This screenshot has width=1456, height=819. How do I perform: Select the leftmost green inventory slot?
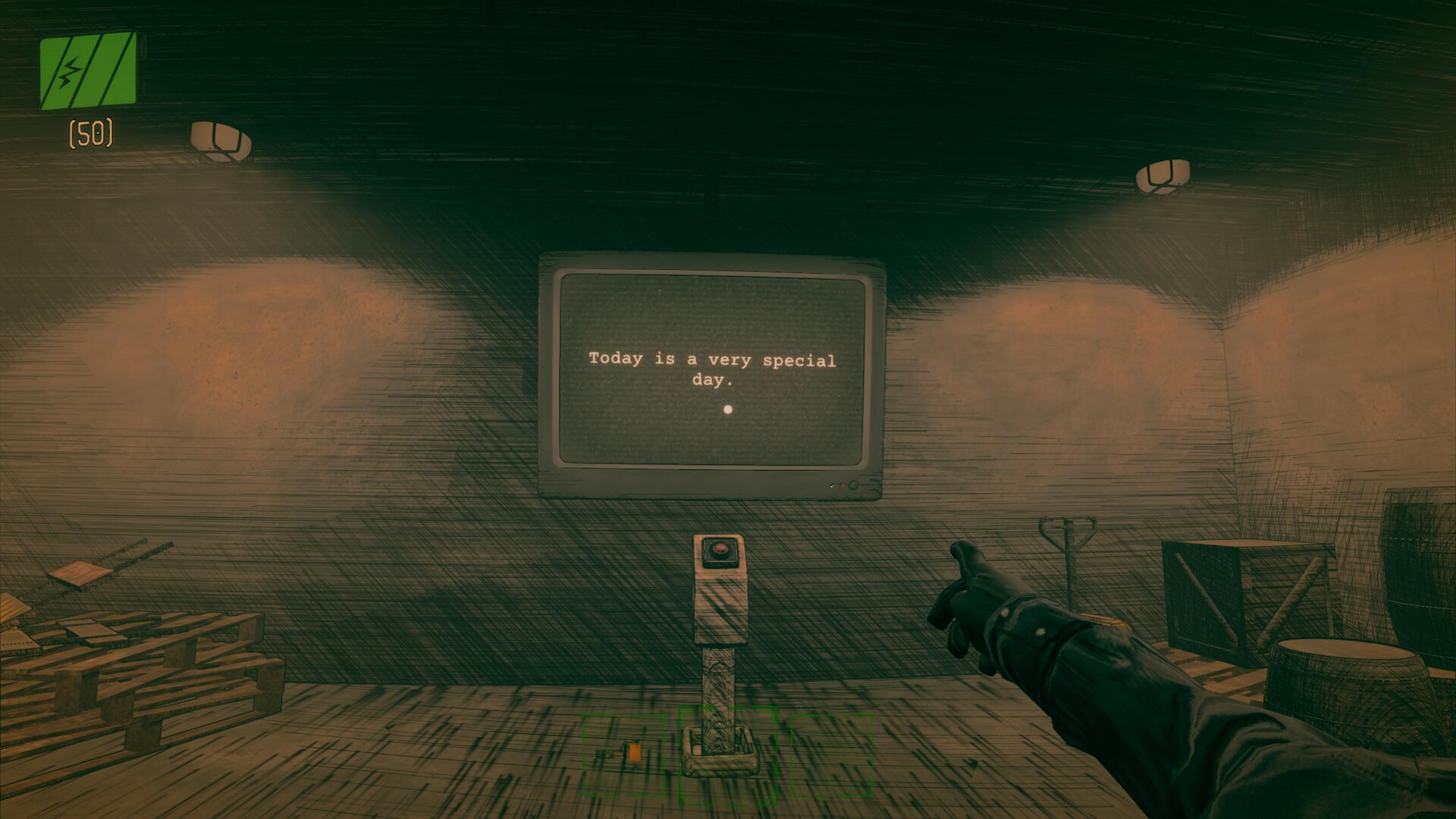point(624,755)
